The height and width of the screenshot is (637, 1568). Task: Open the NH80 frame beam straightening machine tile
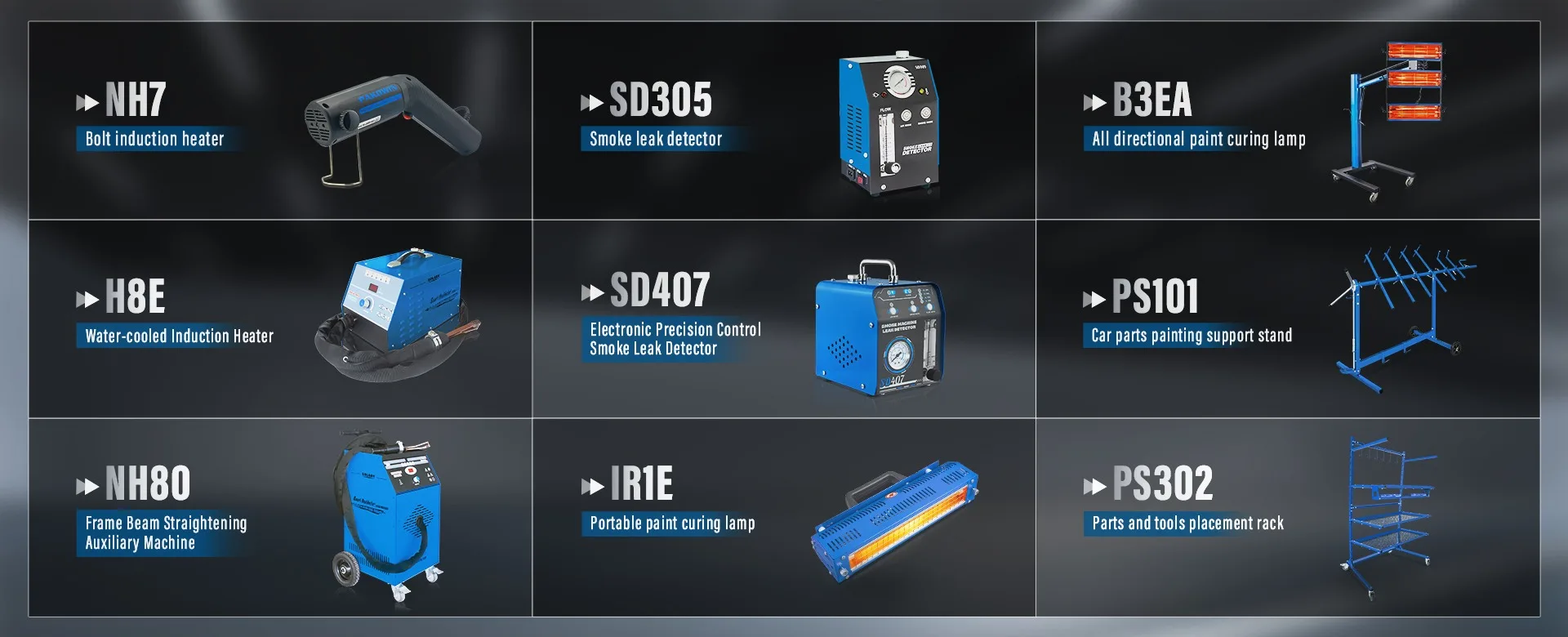coord(280,517)
